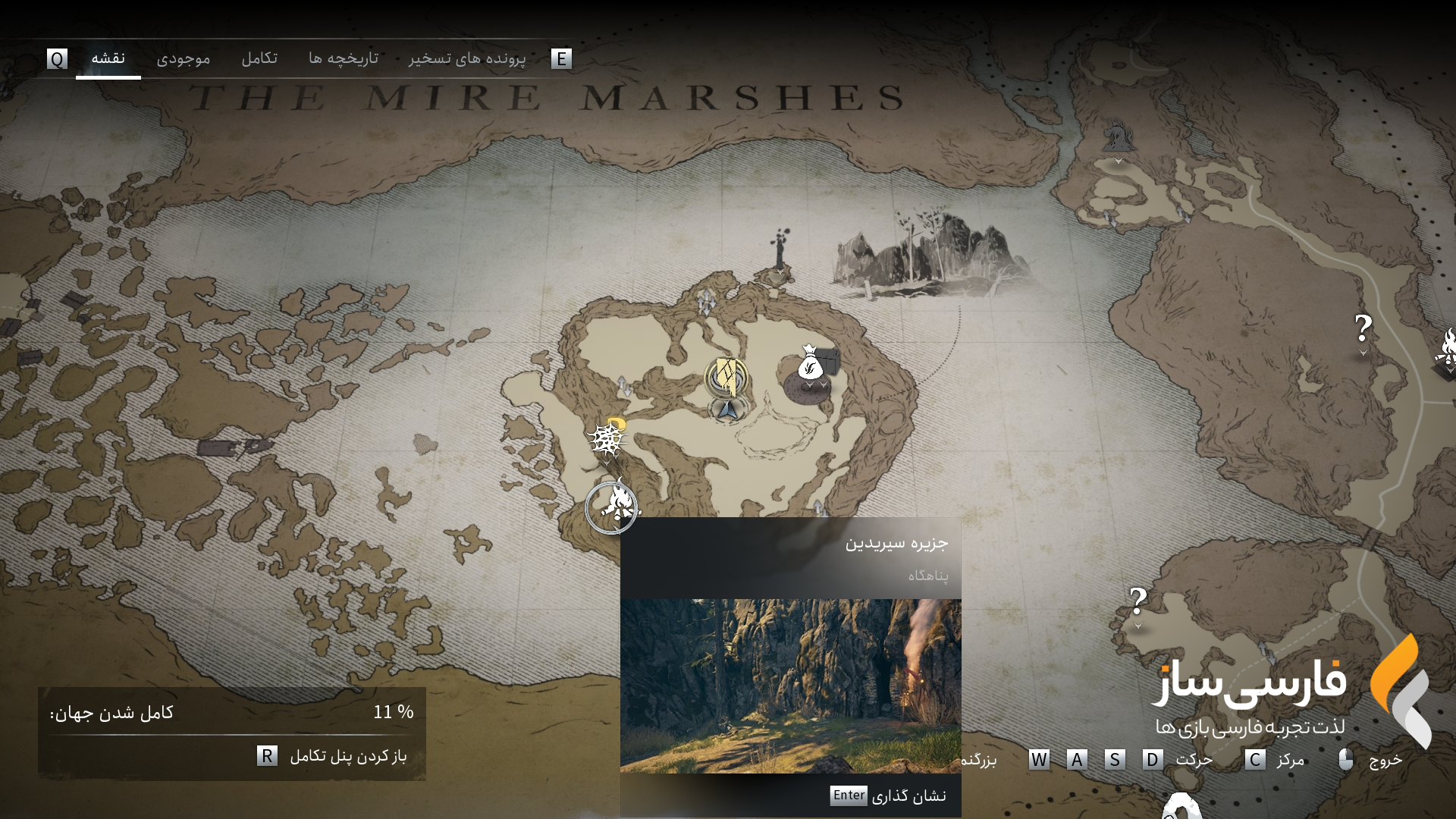This screenshot has width=1456, height=819.
Task: Select the تکامل (Evolution) tab
Action: click(x=259, y=58)
